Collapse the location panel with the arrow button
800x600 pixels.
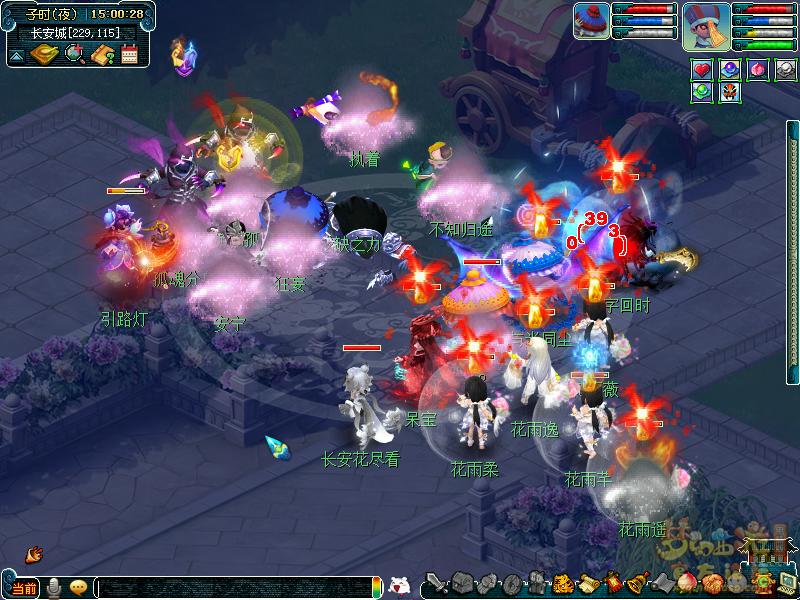click(17, 56)
